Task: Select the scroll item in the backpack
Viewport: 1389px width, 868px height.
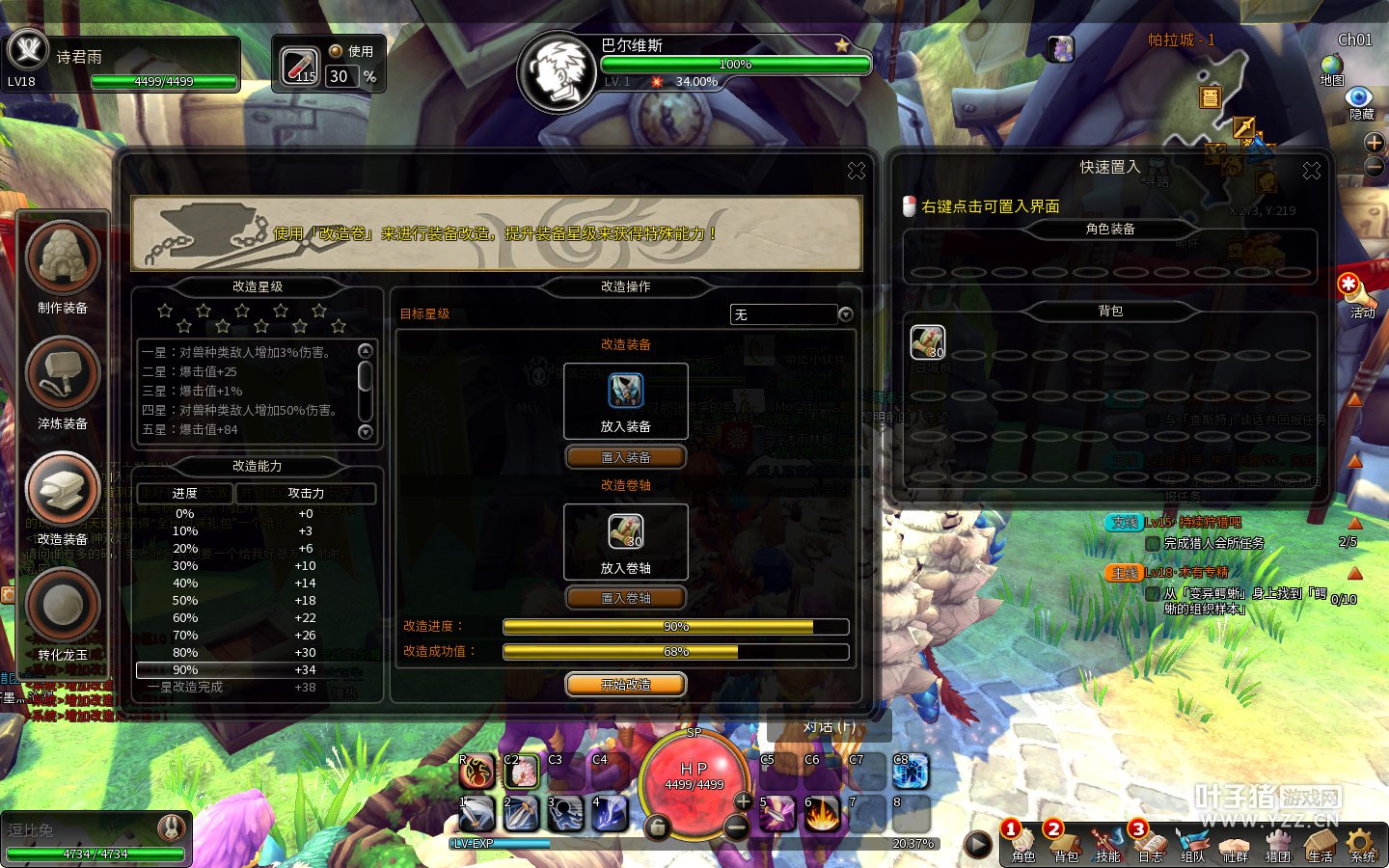Action: (x=928, y=342)
